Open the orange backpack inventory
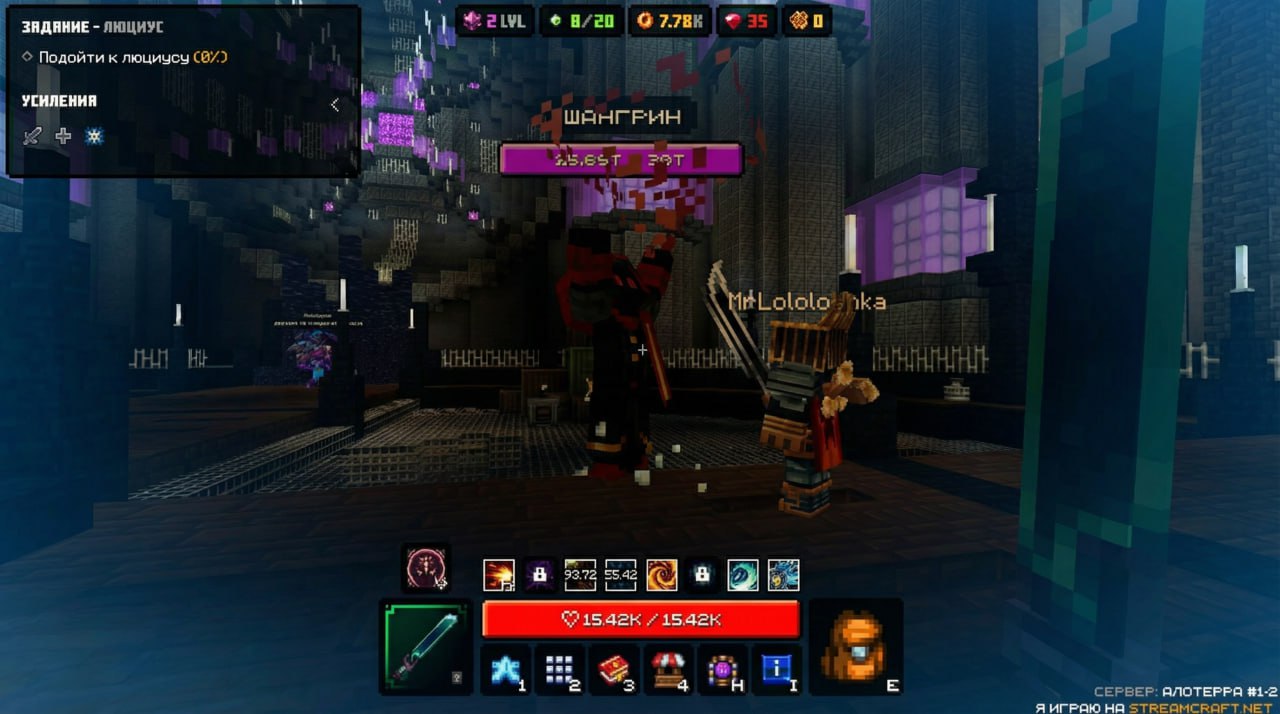Viewport: 1280px width, 714px height. (855, 647)
